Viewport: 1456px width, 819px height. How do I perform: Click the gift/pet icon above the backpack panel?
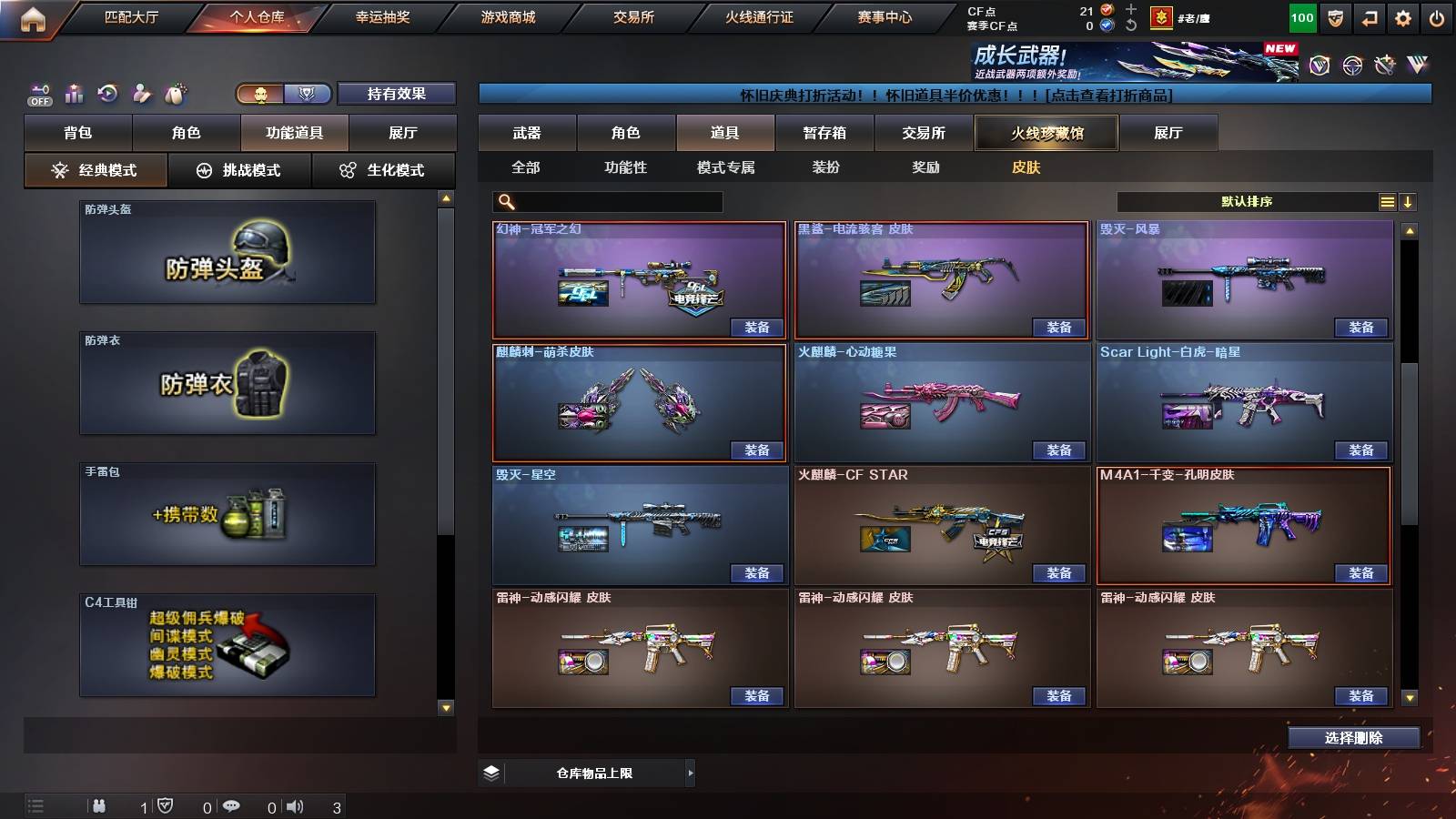point(176,91)
